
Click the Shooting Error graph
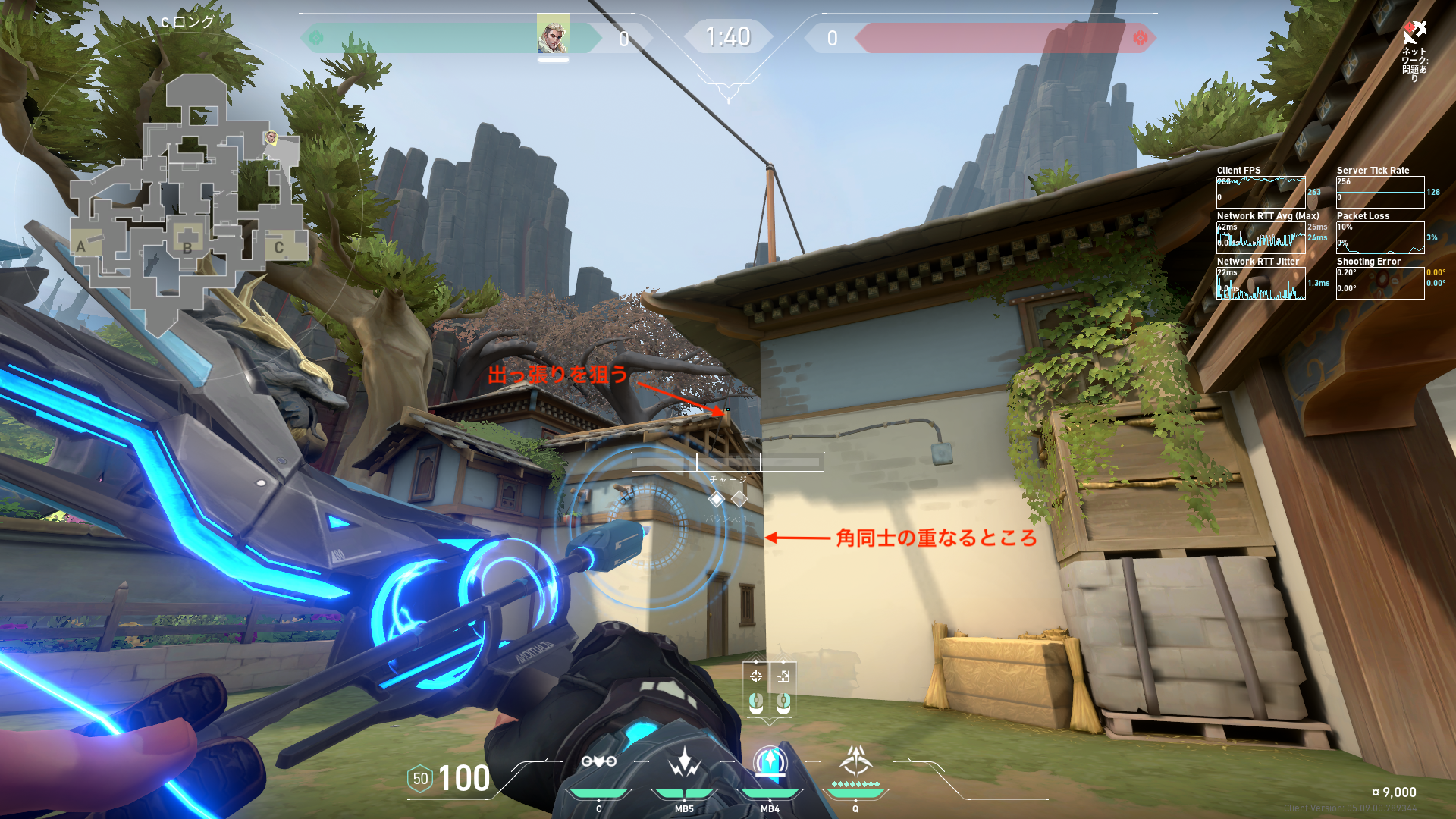1379,283
